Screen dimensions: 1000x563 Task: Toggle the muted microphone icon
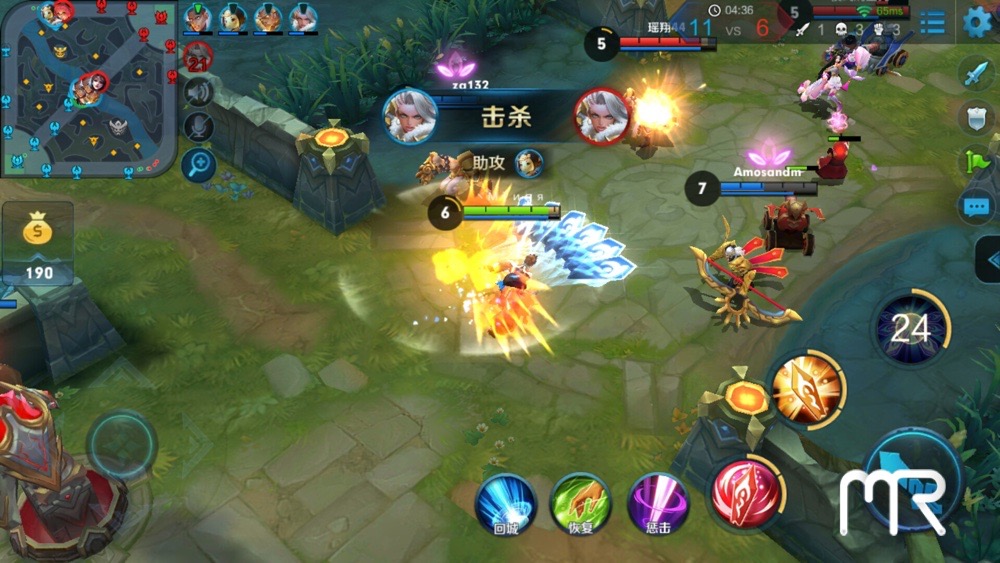199,126
